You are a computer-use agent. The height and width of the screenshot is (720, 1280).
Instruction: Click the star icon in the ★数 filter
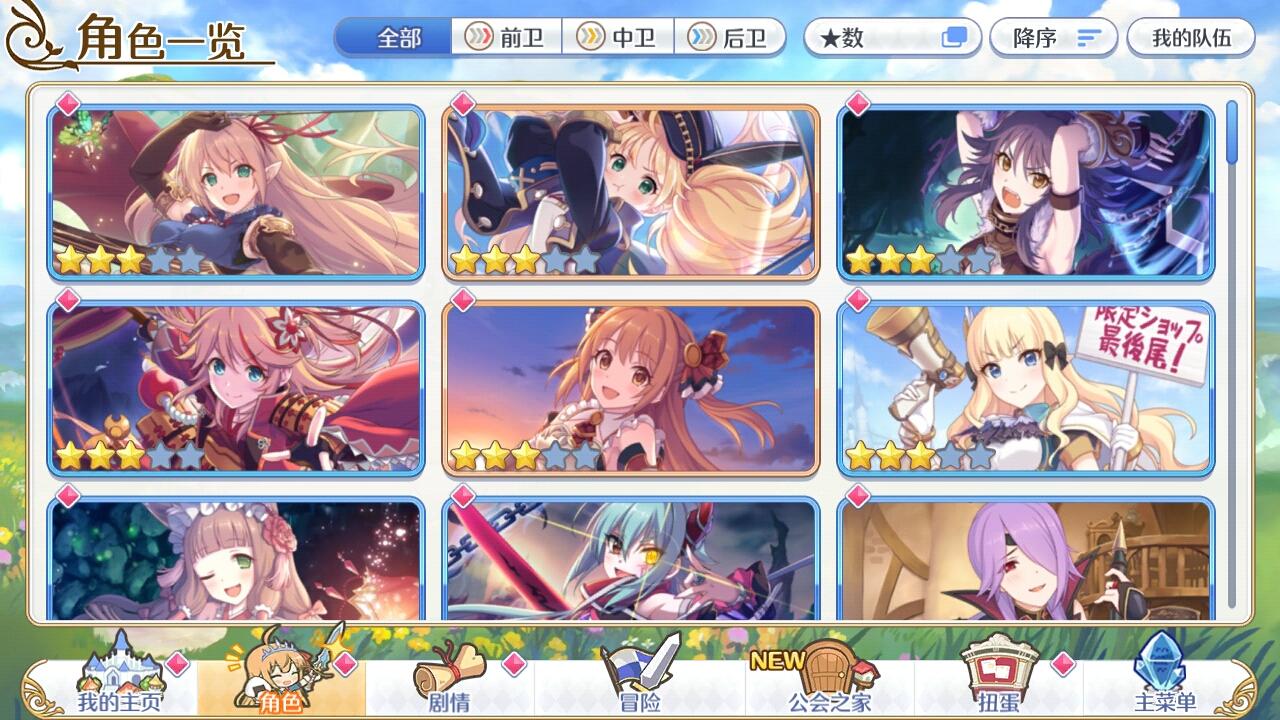click(831, 36)
